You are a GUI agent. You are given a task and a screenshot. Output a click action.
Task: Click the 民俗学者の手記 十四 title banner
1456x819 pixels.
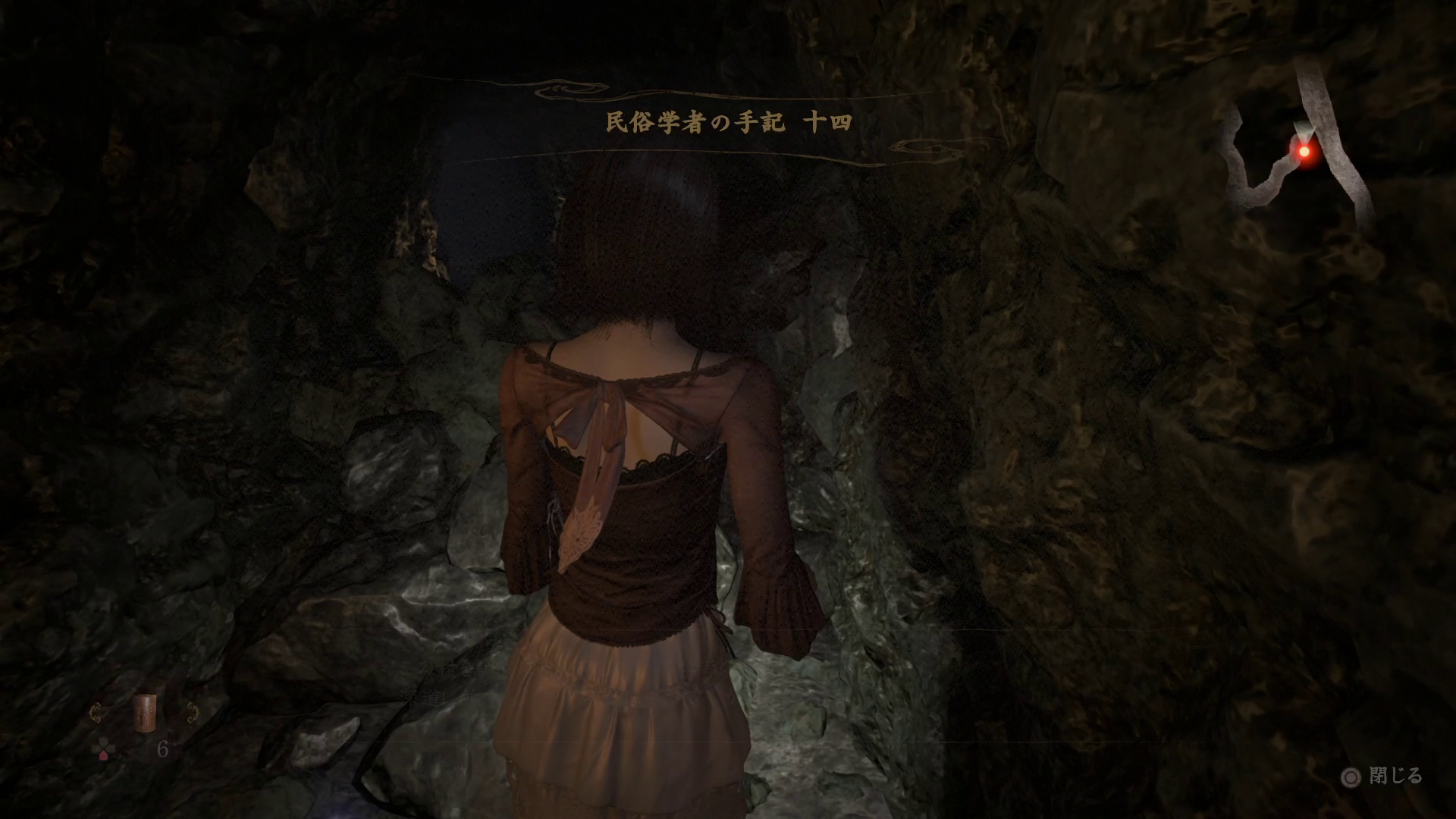(x=729, y=123)
